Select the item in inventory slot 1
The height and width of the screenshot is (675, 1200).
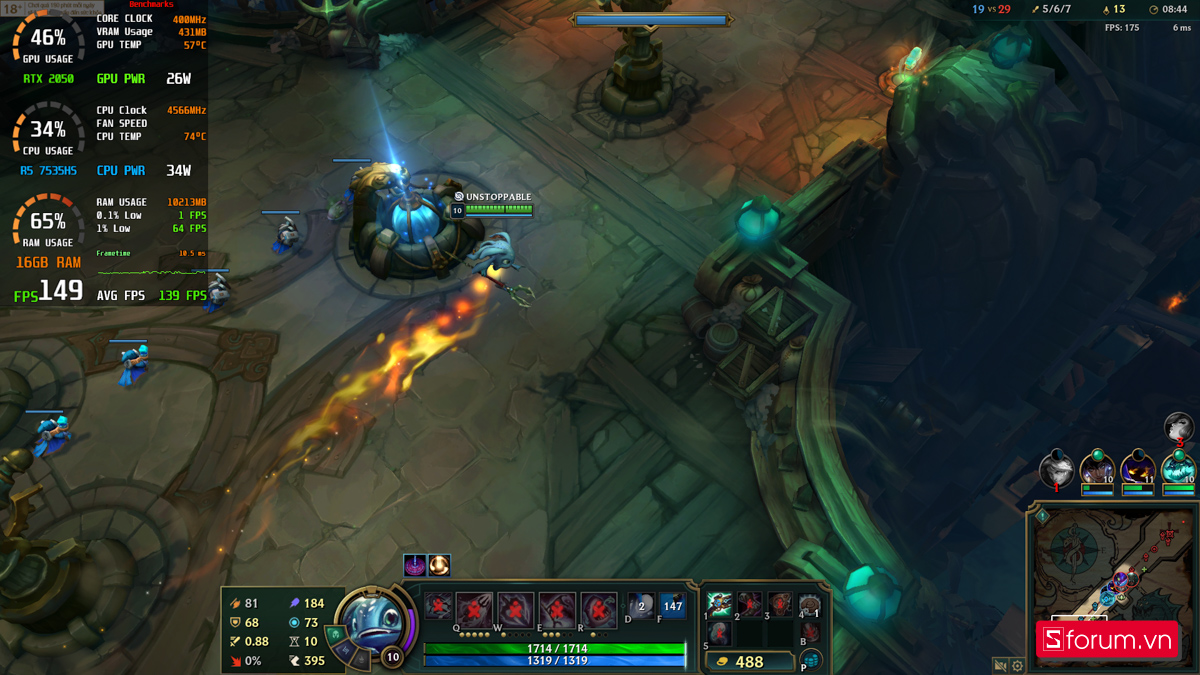tap(719, 603)
